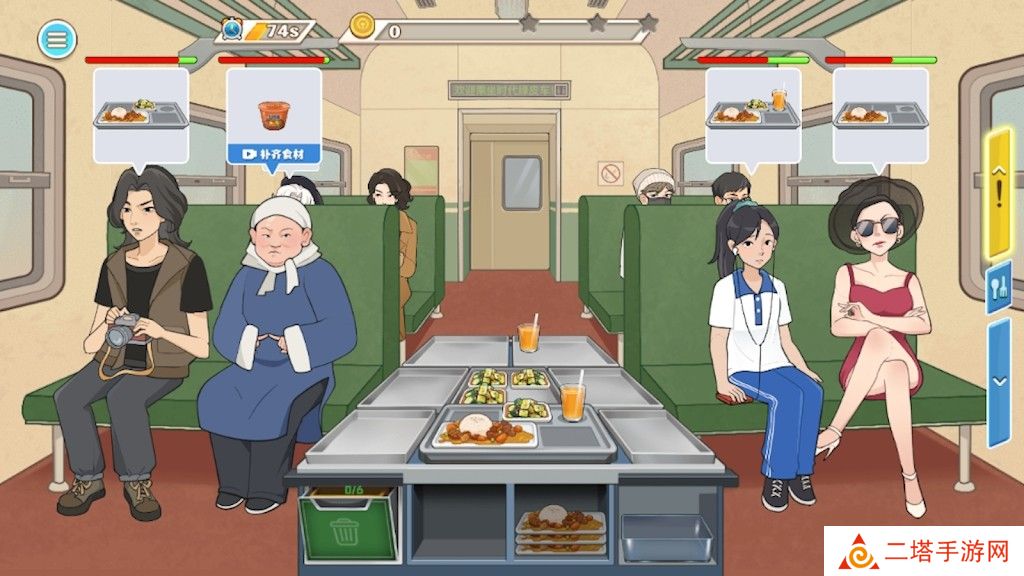Screen dimensions: 1024x576
Task: Open the fork and spoon tab
Action: pos(999,288)
